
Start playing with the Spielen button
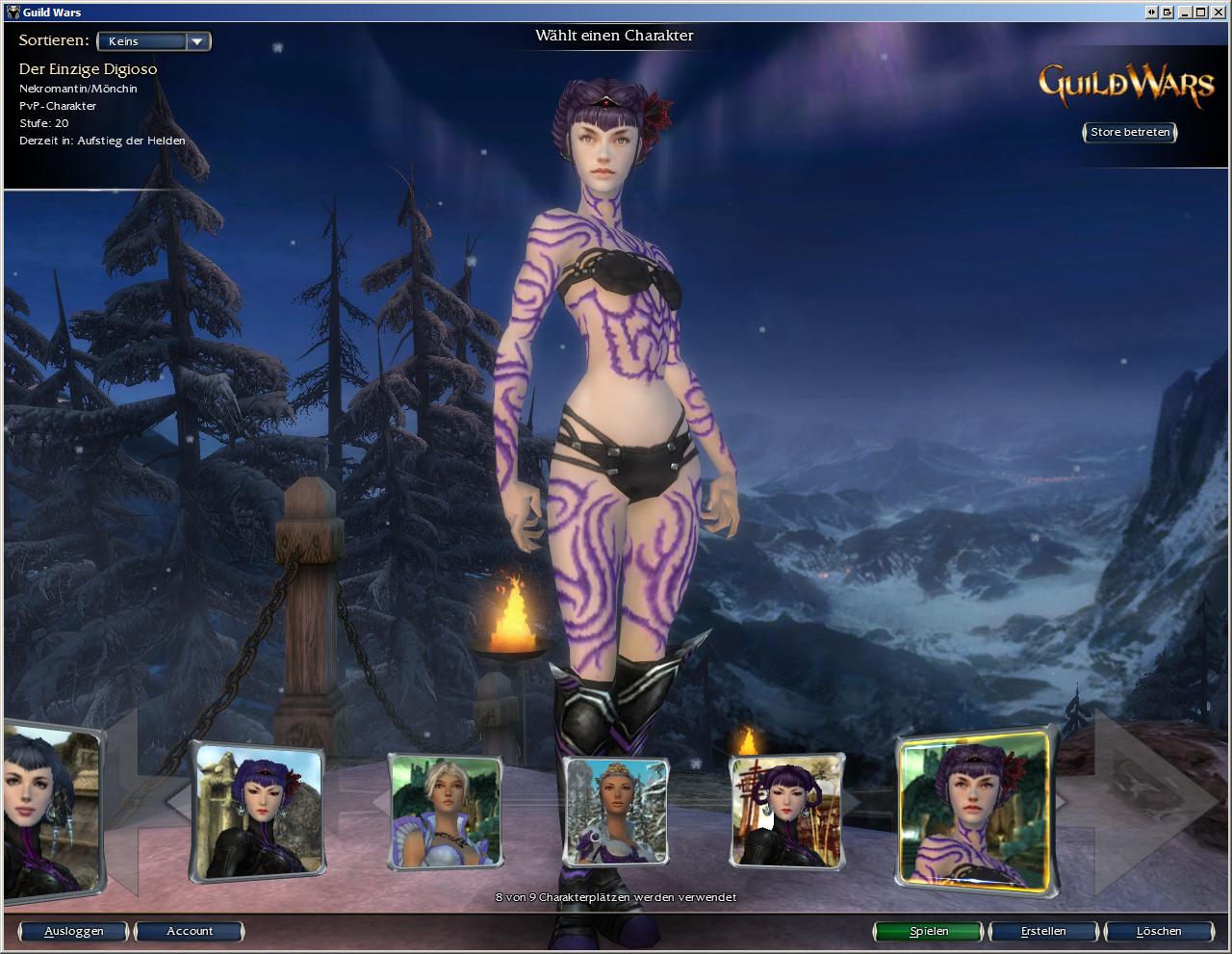pos(929,931)
